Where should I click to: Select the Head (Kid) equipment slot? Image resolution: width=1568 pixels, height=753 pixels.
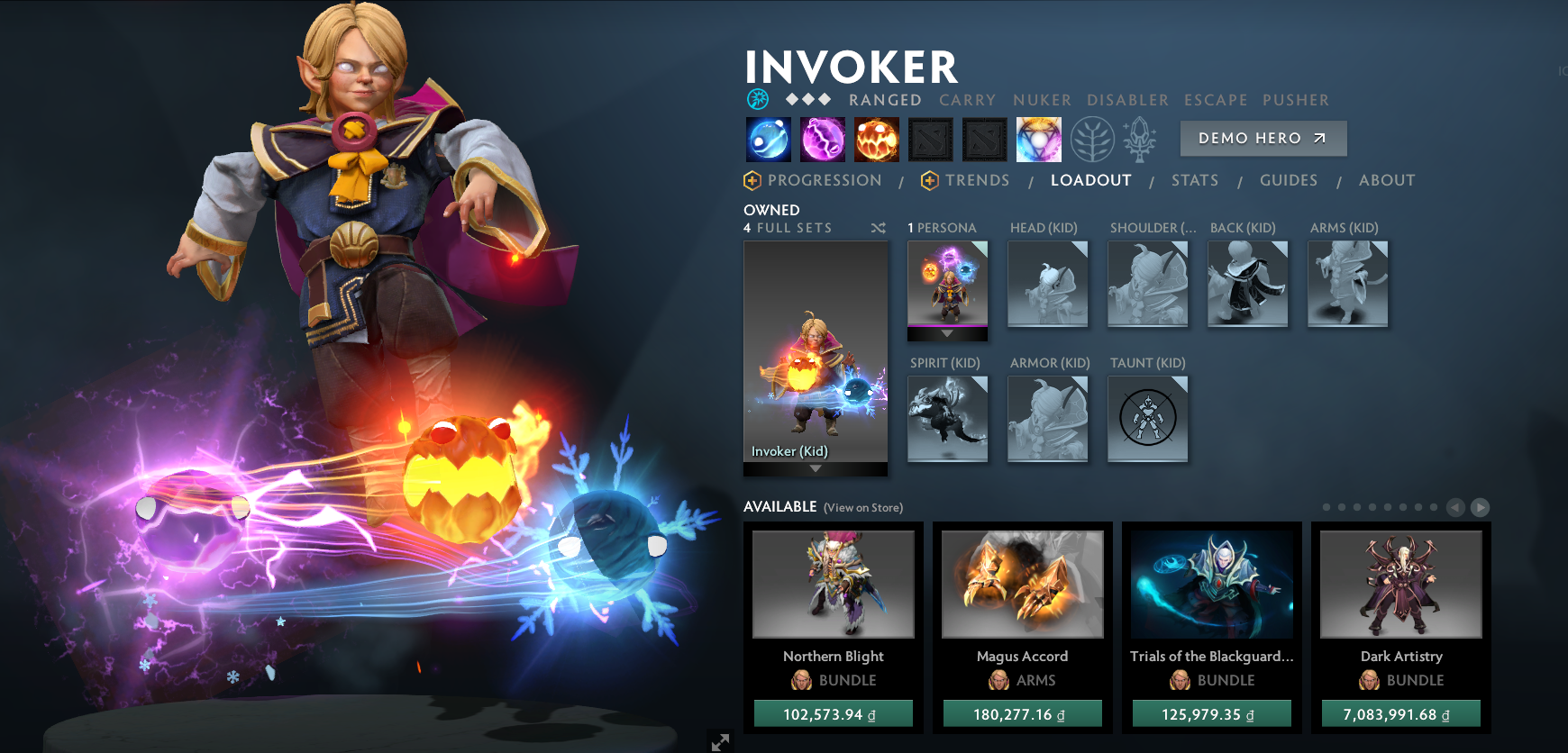pos(1048,284)
